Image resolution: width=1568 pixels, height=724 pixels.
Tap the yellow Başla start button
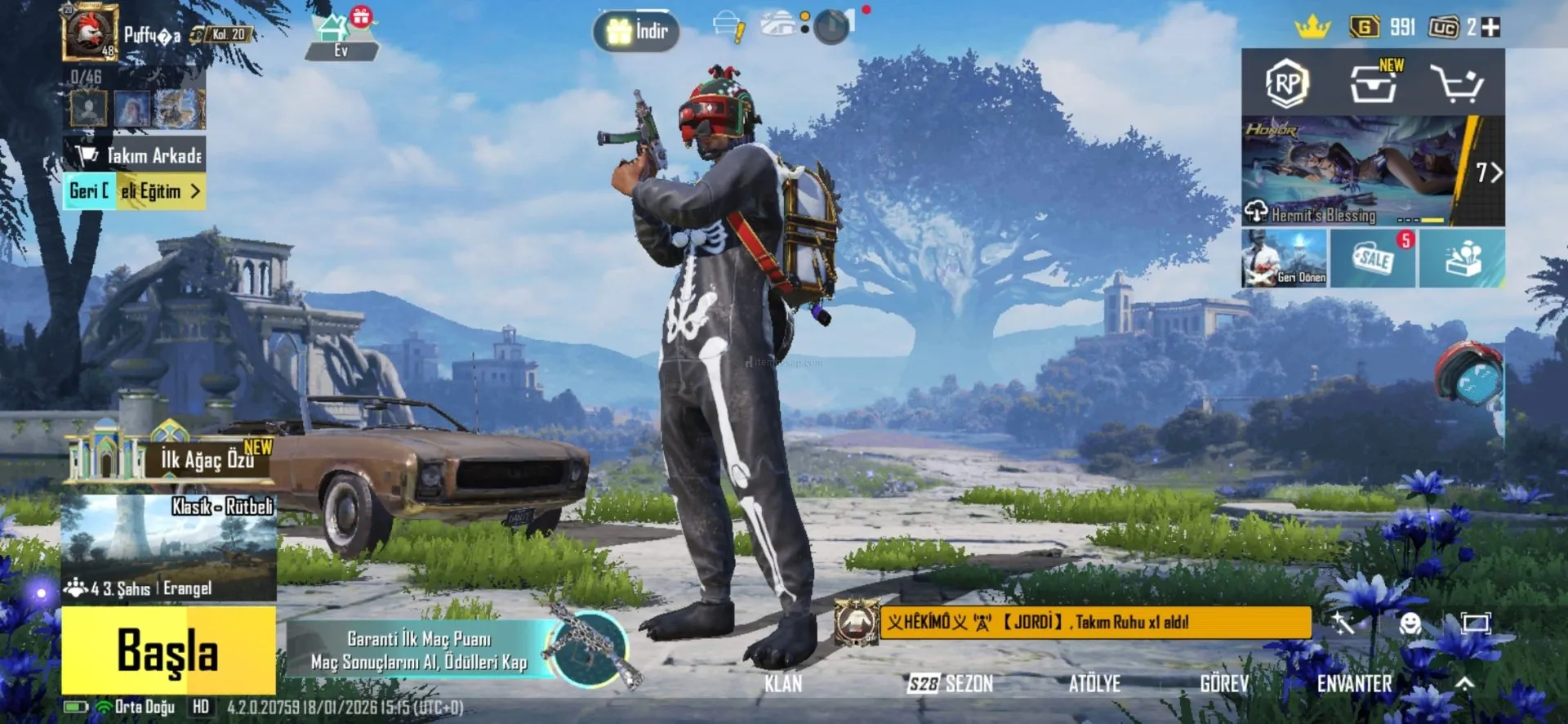point(168,650)
